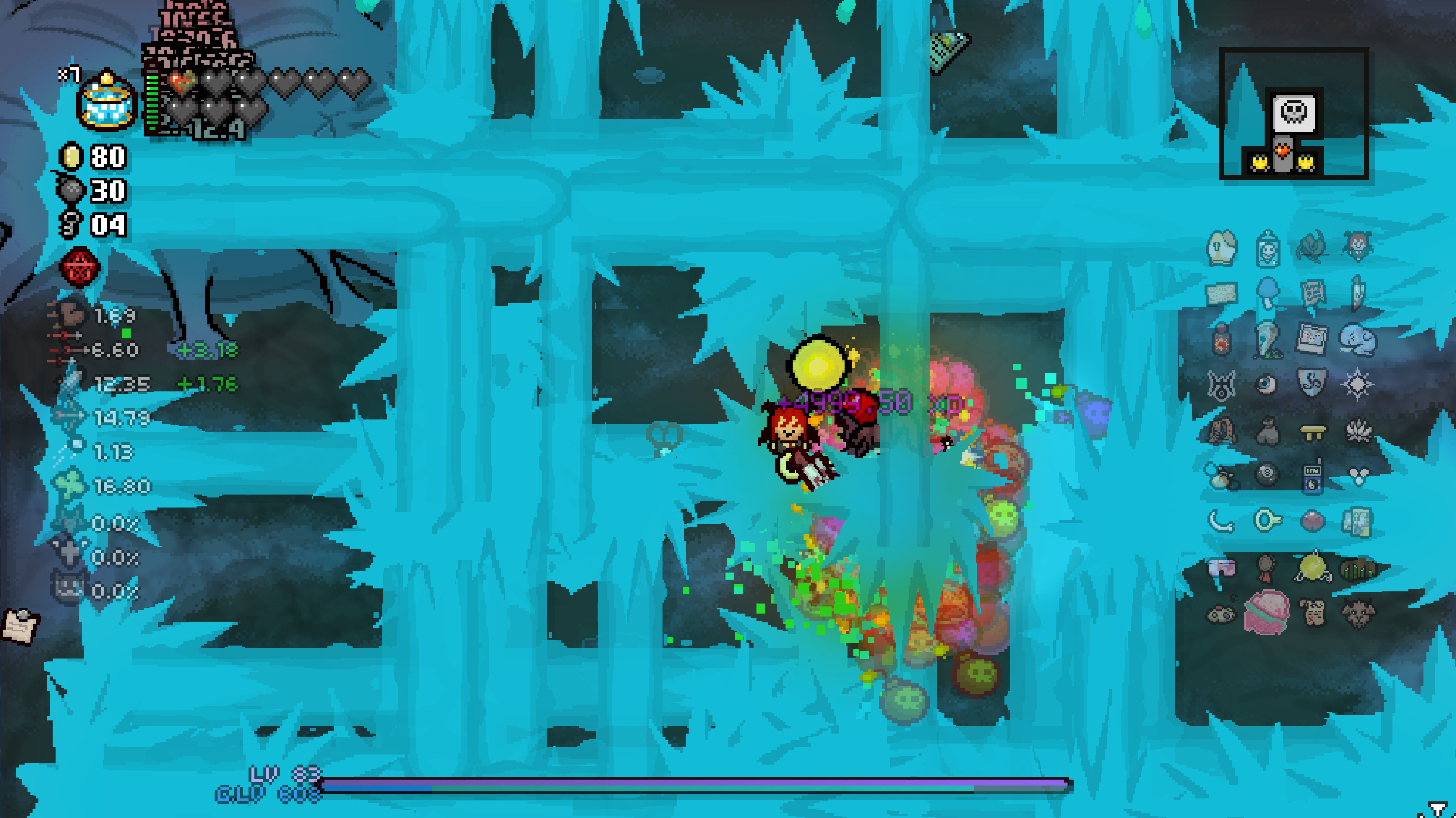Click the parchment note icon
1456x818 pixels.
coord(20,625)
